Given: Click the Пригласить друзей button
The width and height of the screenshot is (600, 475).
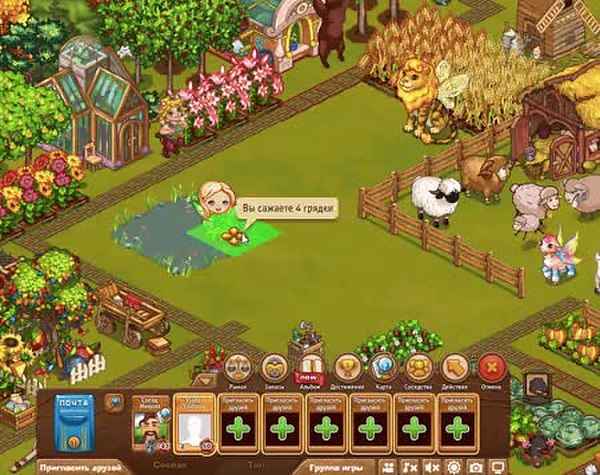Looking at the screenshot, I should tap(79, 466).
